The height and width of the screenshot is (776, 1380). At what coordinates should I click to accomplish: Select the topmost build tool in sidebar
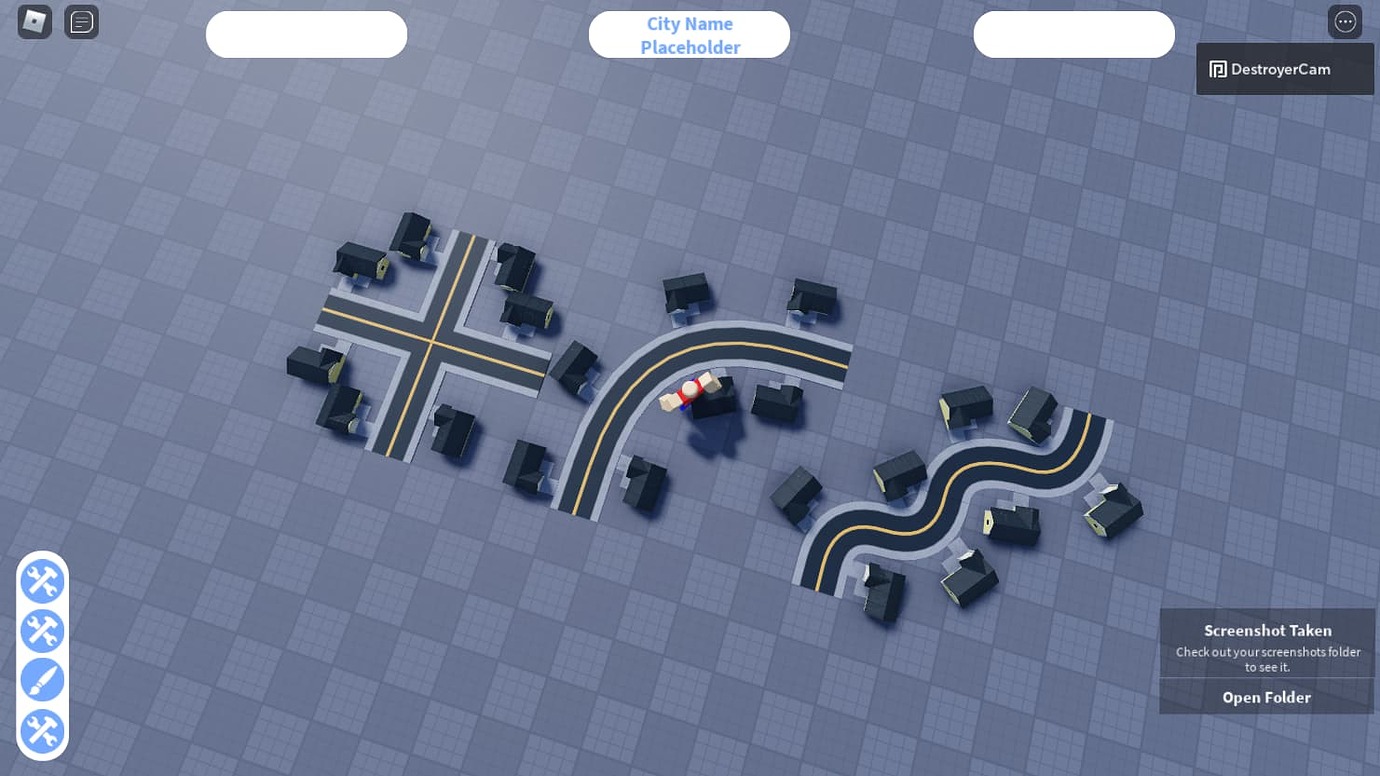(x=42, y=581)
